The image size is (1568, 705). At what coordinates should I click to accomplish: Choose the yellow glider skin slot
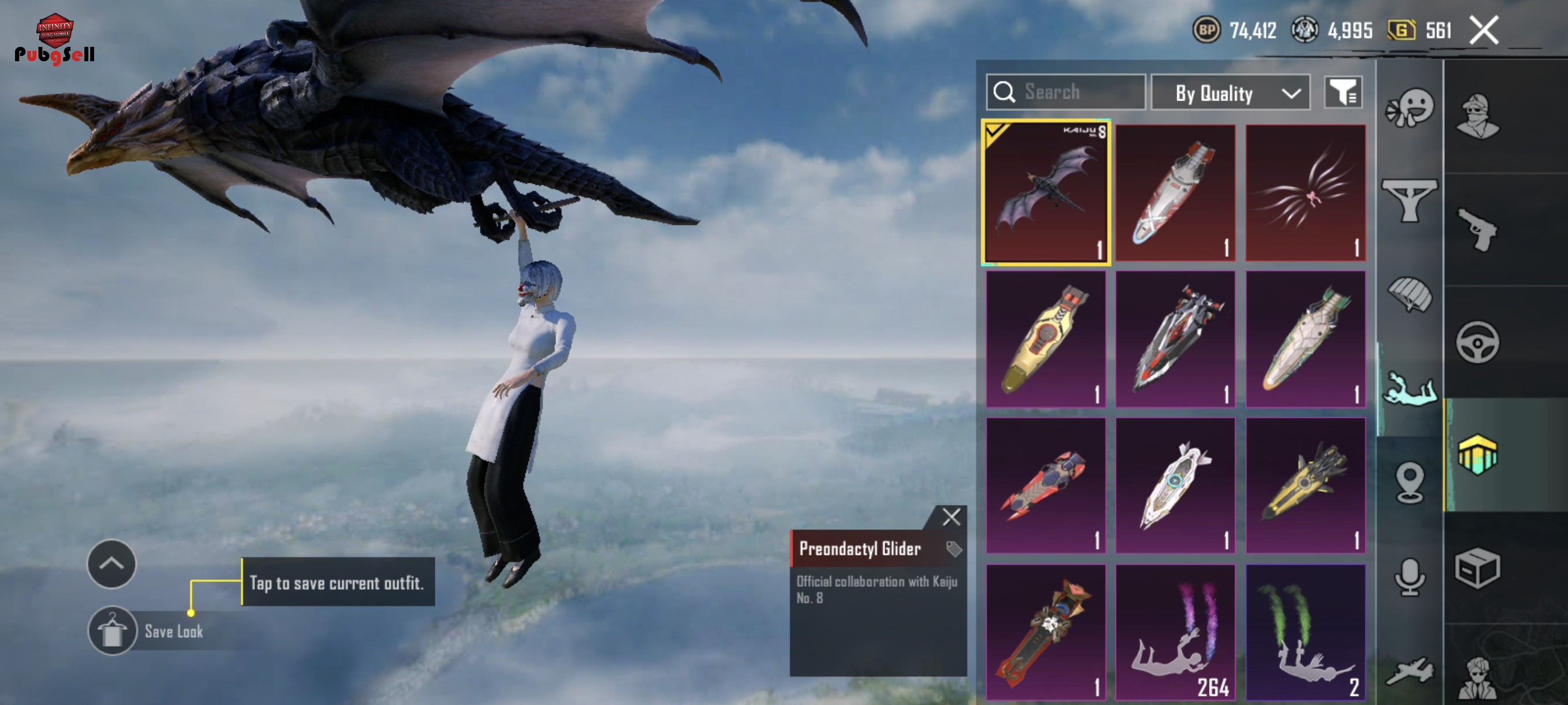1046,339
